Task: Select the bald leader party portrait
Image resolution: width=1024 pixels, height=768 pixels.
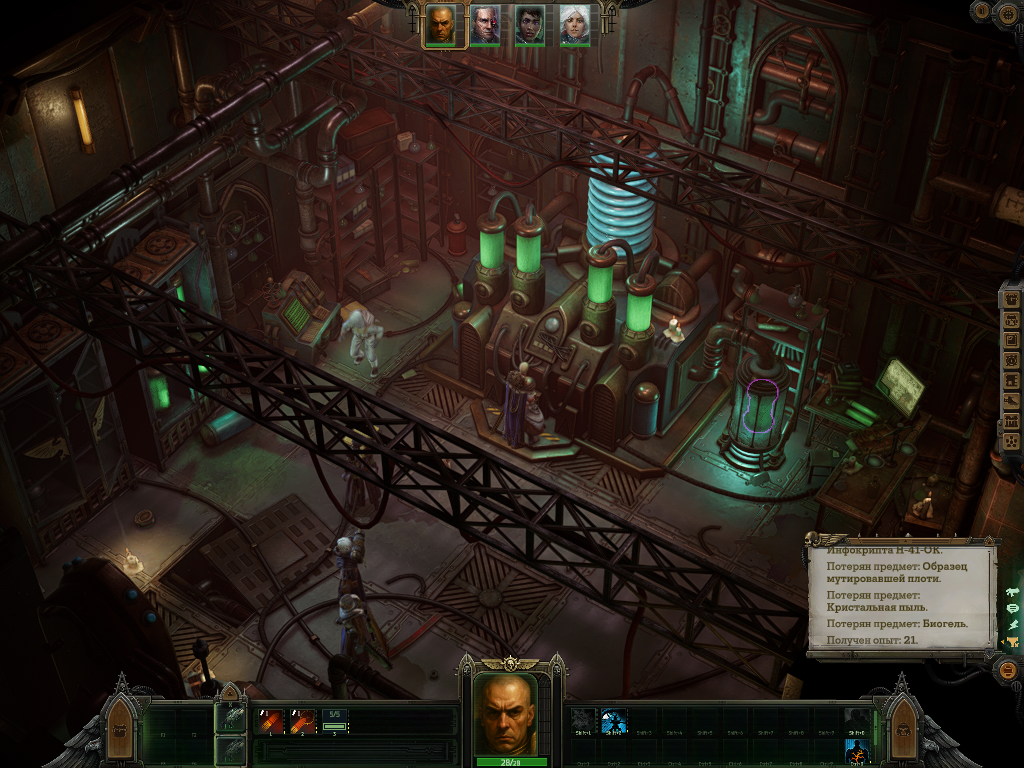Action: [441, 25]
